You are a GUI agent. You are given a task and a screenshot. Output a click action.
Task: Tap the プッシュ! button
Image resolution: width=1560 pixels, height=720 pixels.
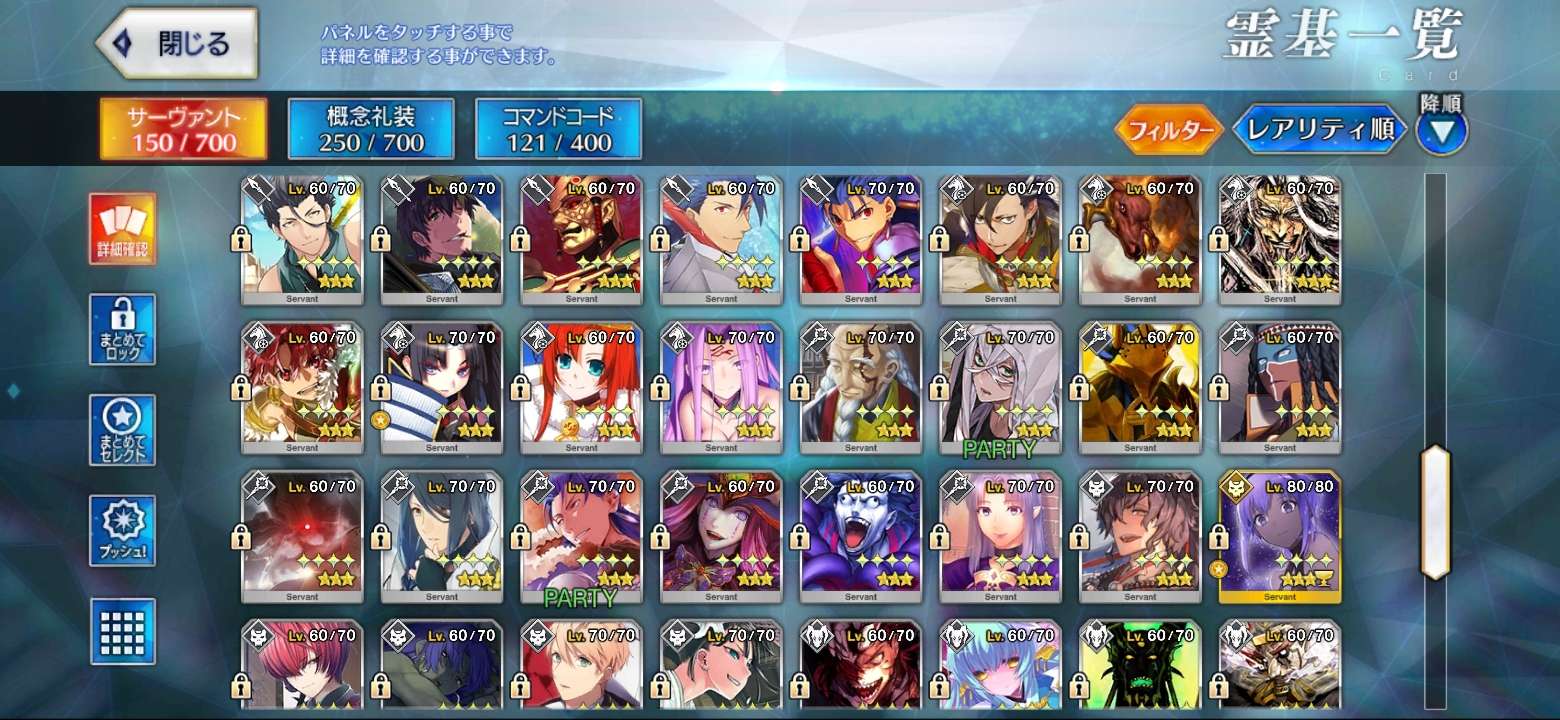coord(122,530)
